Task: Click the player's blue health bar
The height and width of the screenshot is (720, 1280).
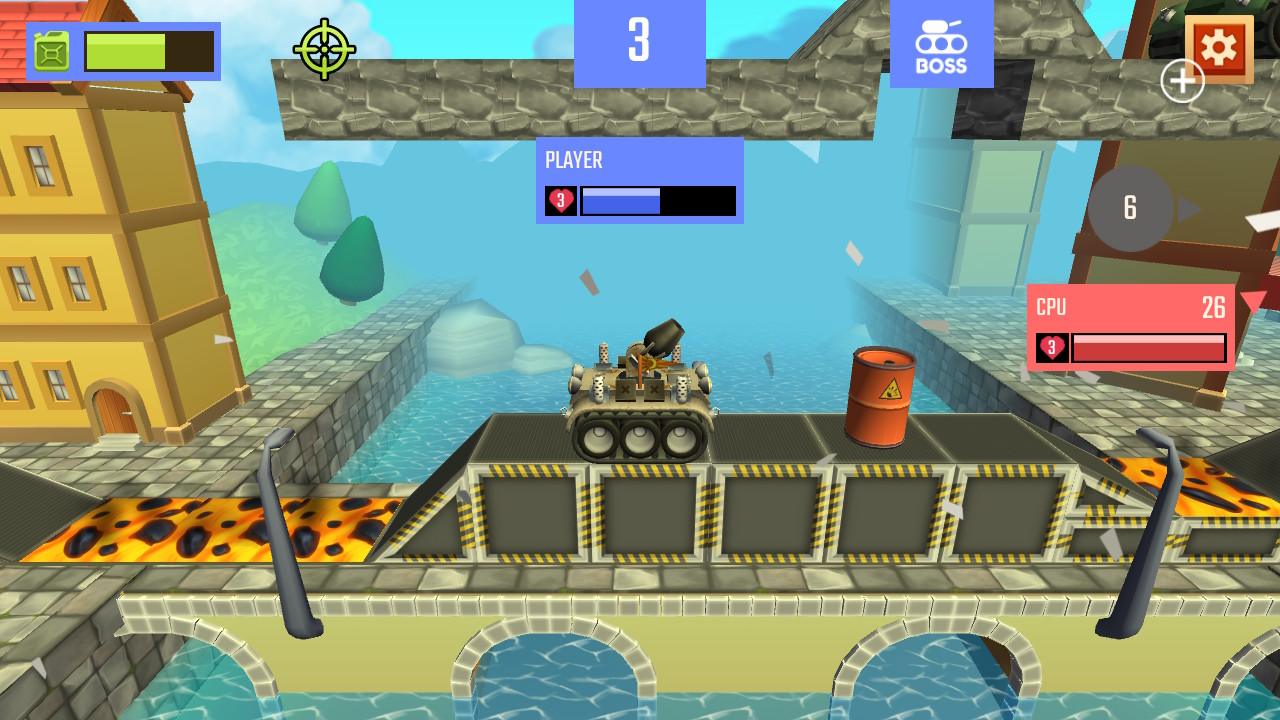Action: [620, 201]
